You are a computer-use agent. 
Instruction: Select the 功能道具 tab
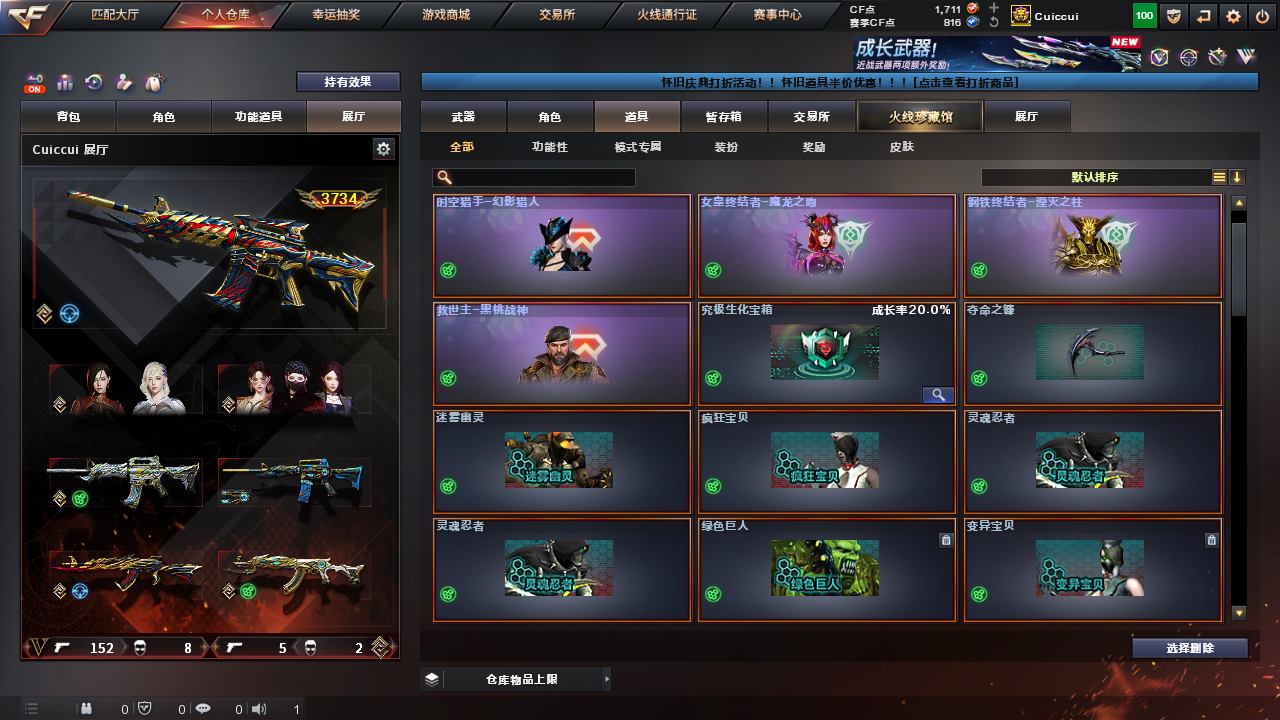tap(258, 117)
